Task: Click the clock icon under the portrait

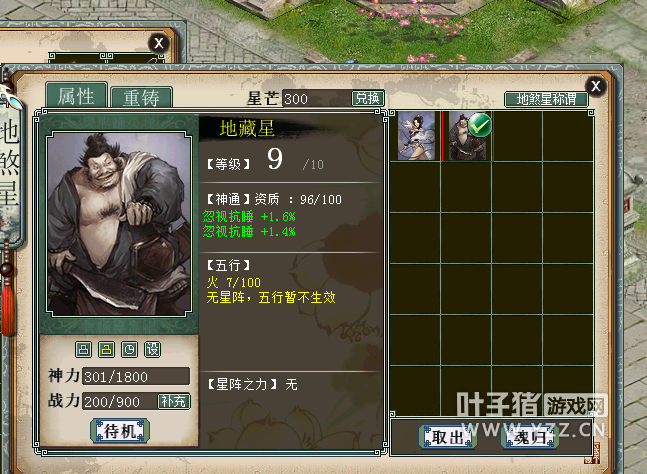Action: [x=129, y=349]
